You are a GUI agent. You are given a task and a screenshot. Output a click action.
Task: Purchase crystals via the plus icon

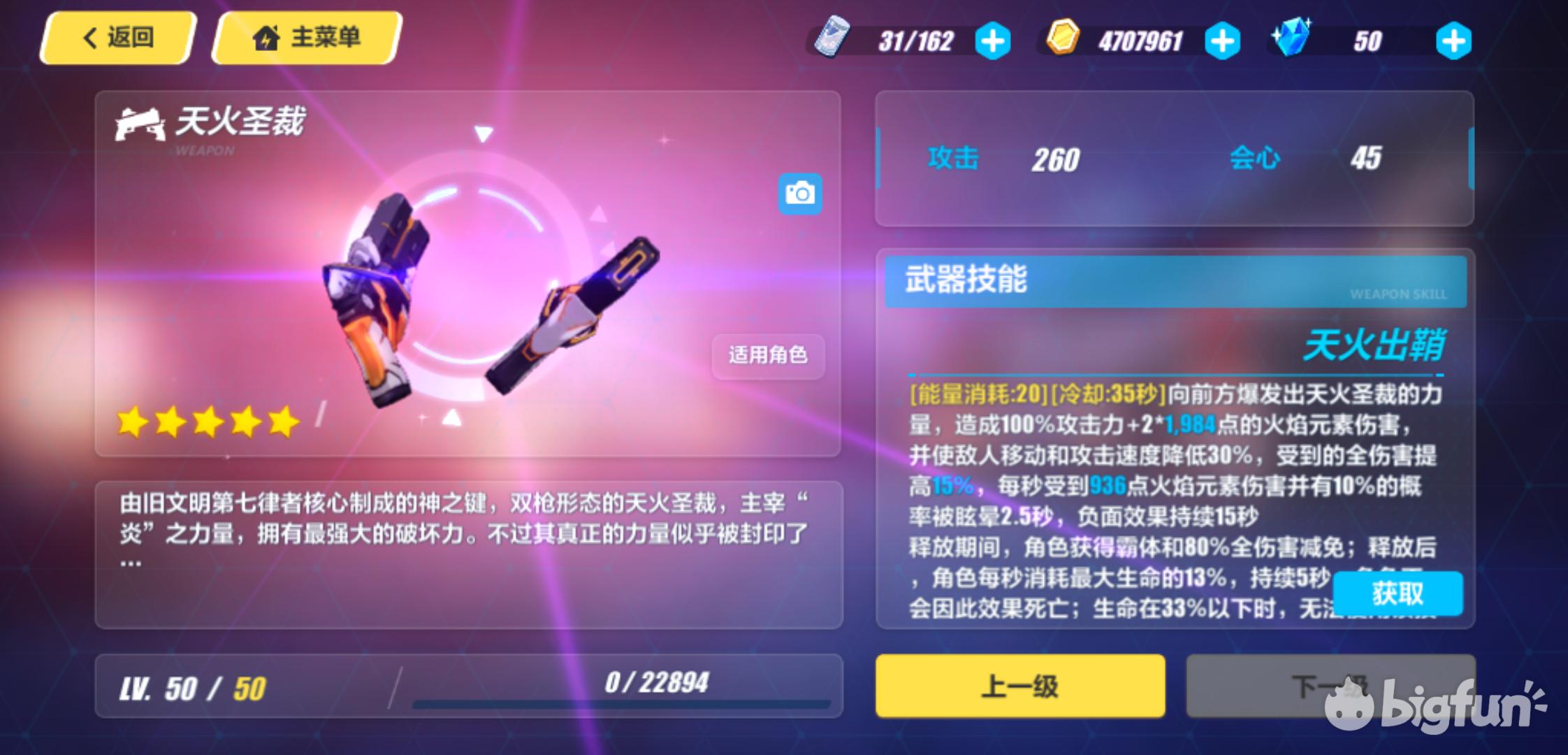coord(1456,40)
